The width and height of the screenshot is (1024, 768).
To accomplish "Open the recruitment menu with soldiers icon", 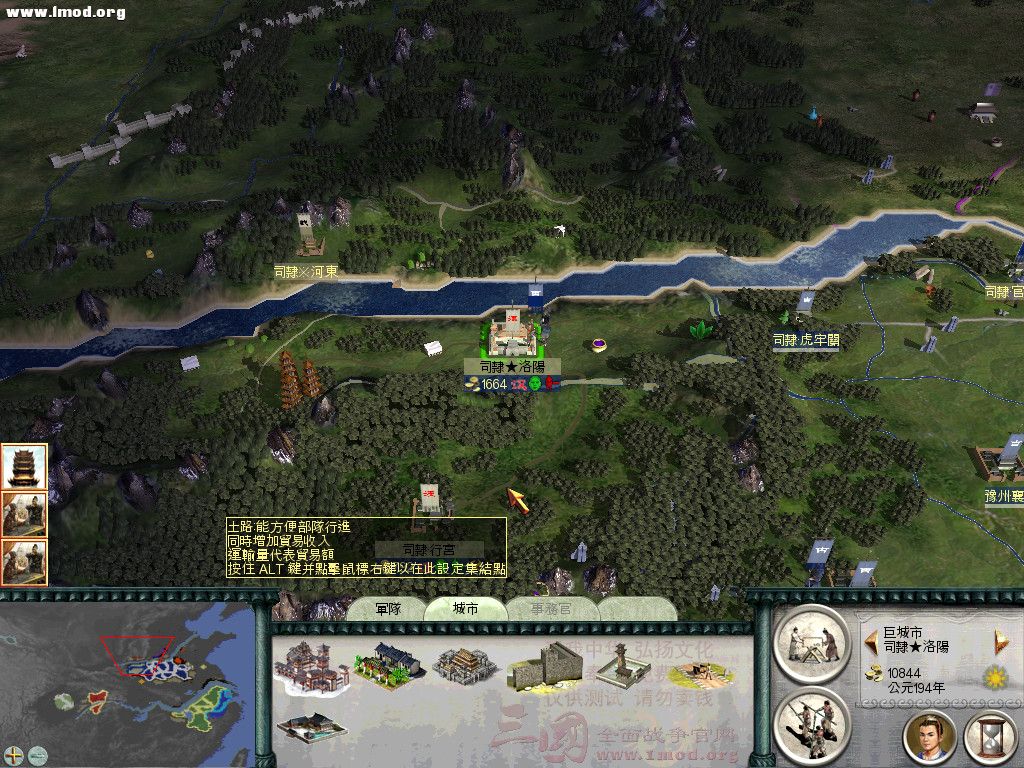I will 811,725.
